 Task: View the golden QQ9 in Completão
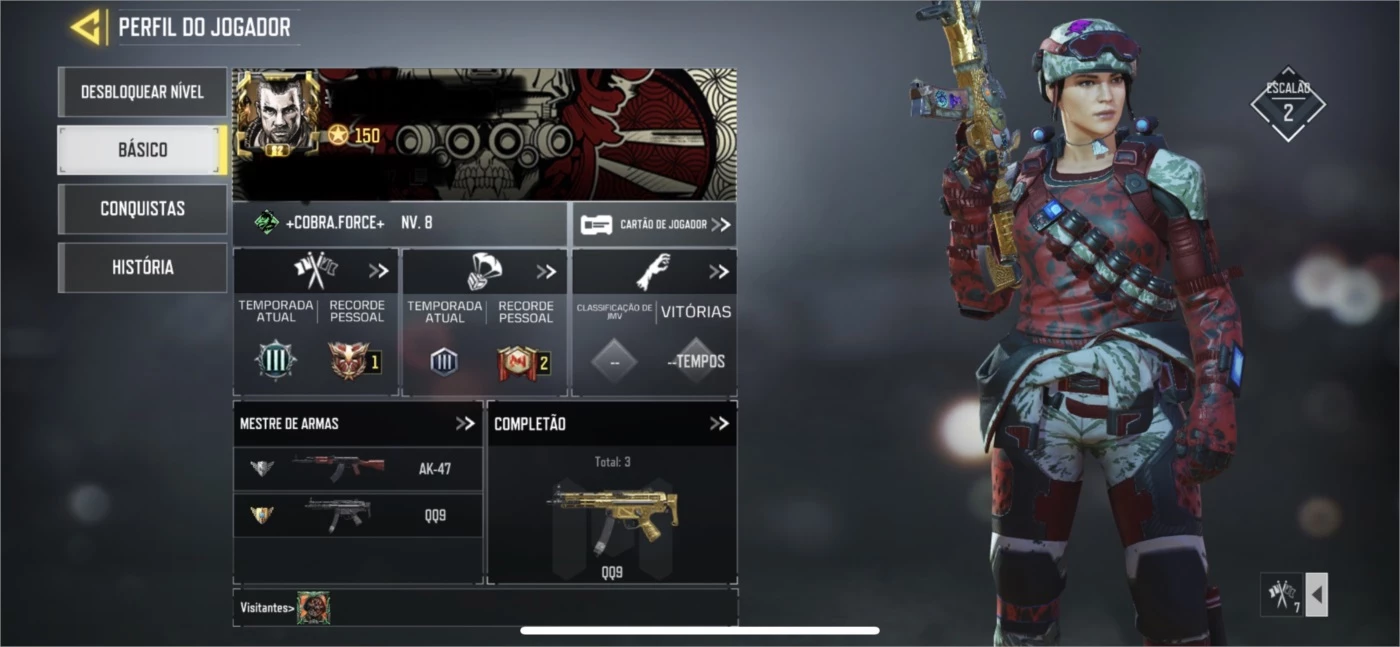tap(612, 515)
